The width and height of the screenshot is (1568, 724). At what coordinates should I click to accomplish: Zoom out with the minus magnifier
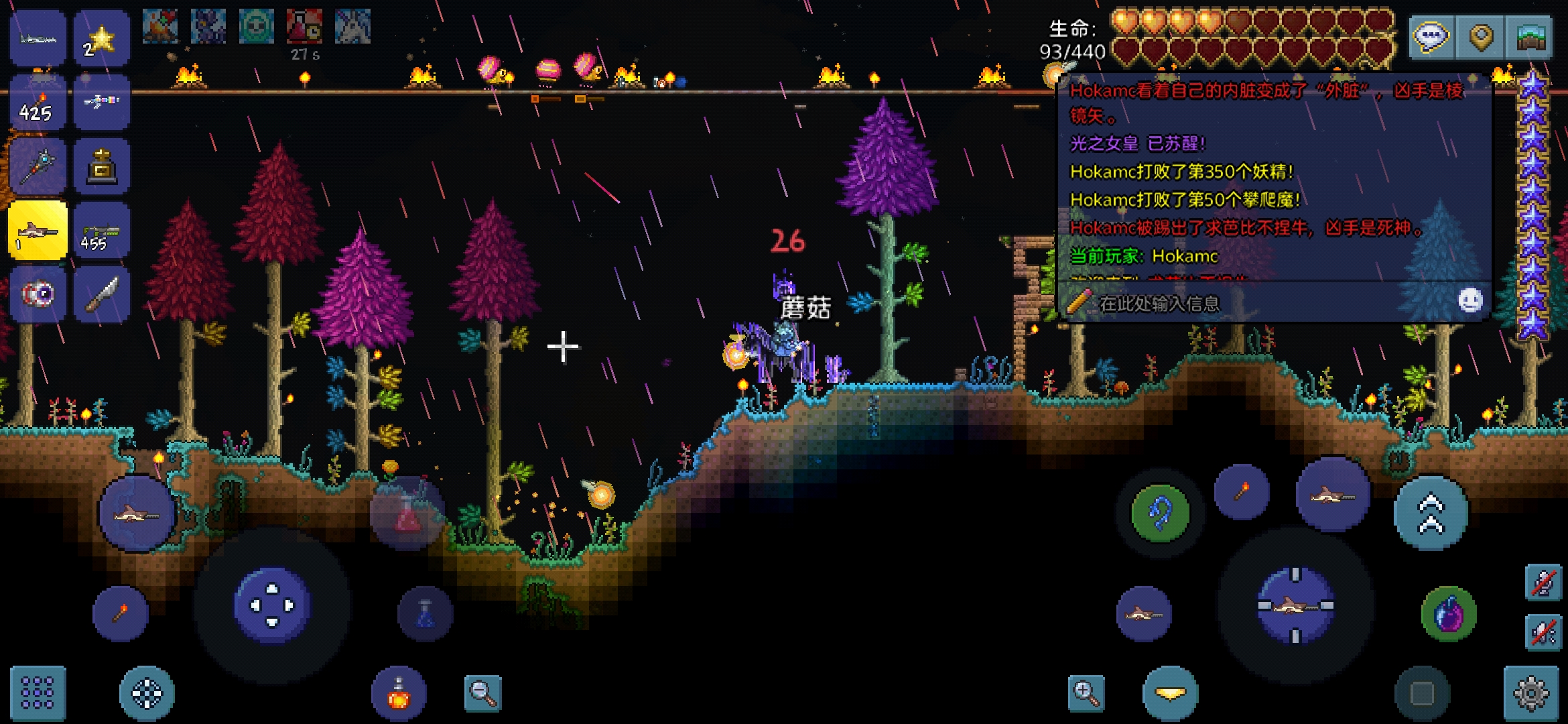[483, 693]
